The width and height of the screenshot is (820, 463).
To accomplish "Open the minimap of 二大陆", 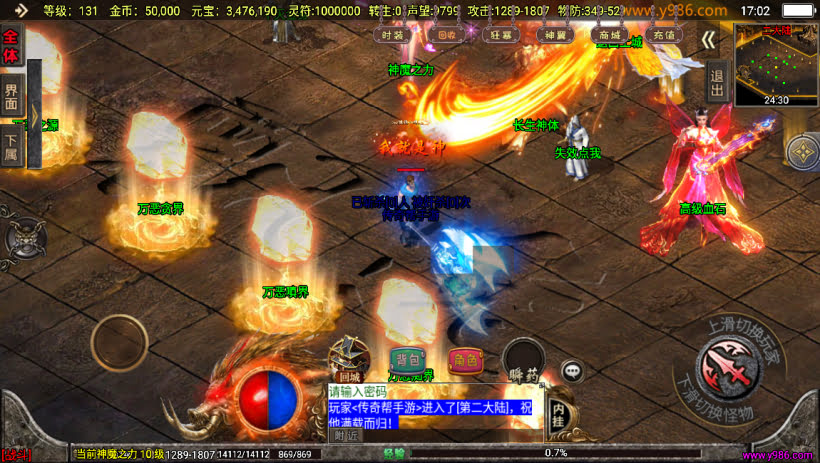I will coord(776,64).
